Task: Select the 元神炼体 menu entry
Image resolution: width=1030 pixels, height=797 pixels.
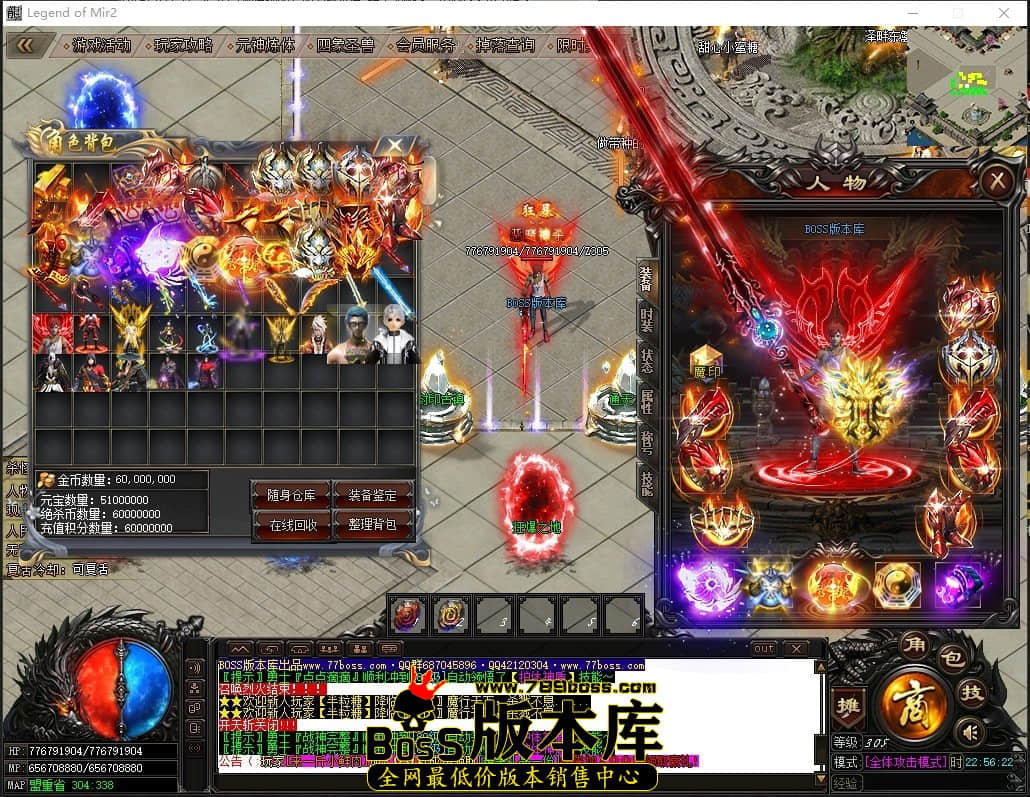Action: point(265,45)
